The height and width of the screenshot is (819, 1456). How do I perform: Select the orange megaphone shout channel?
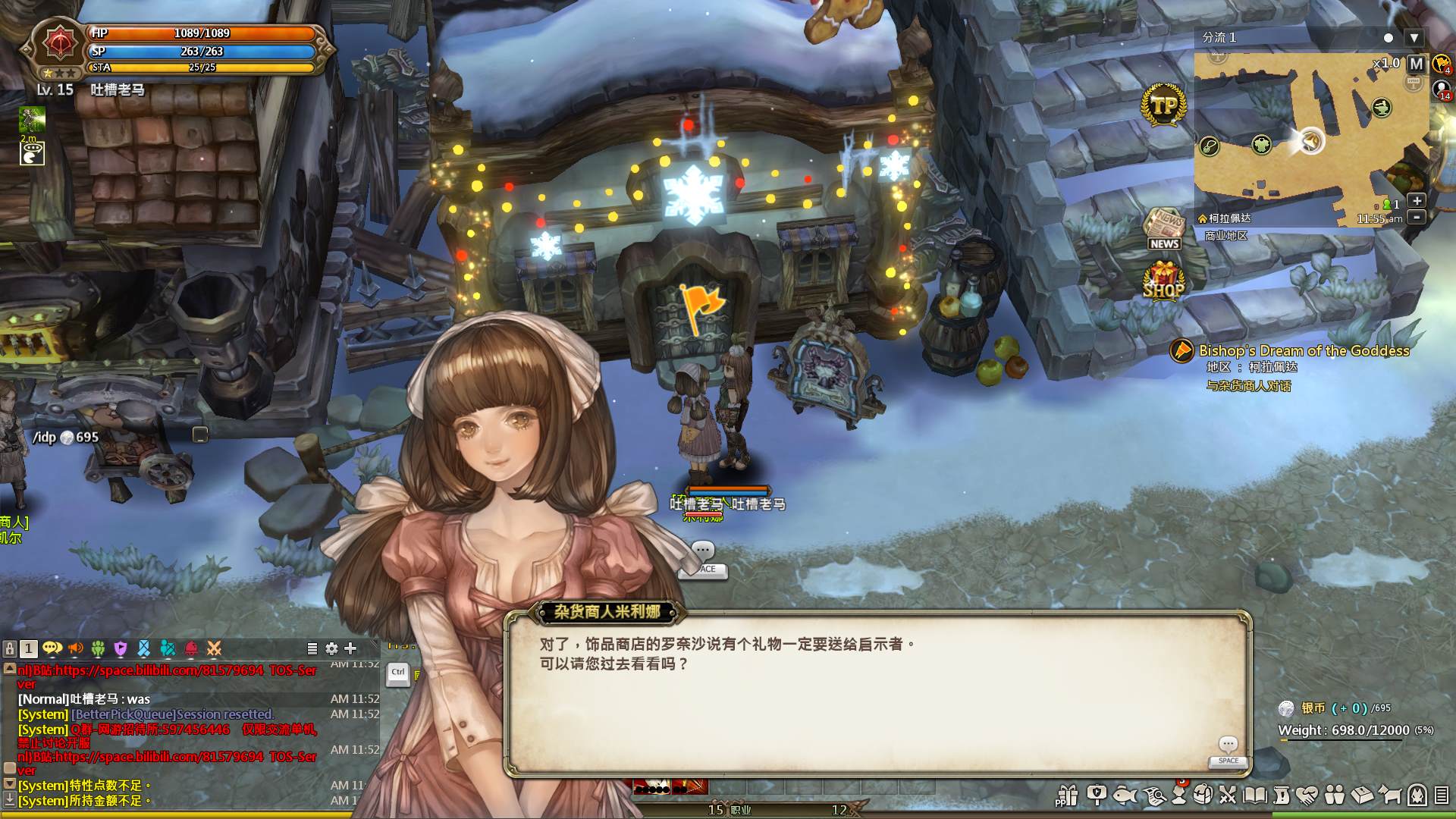click(76, 648)
